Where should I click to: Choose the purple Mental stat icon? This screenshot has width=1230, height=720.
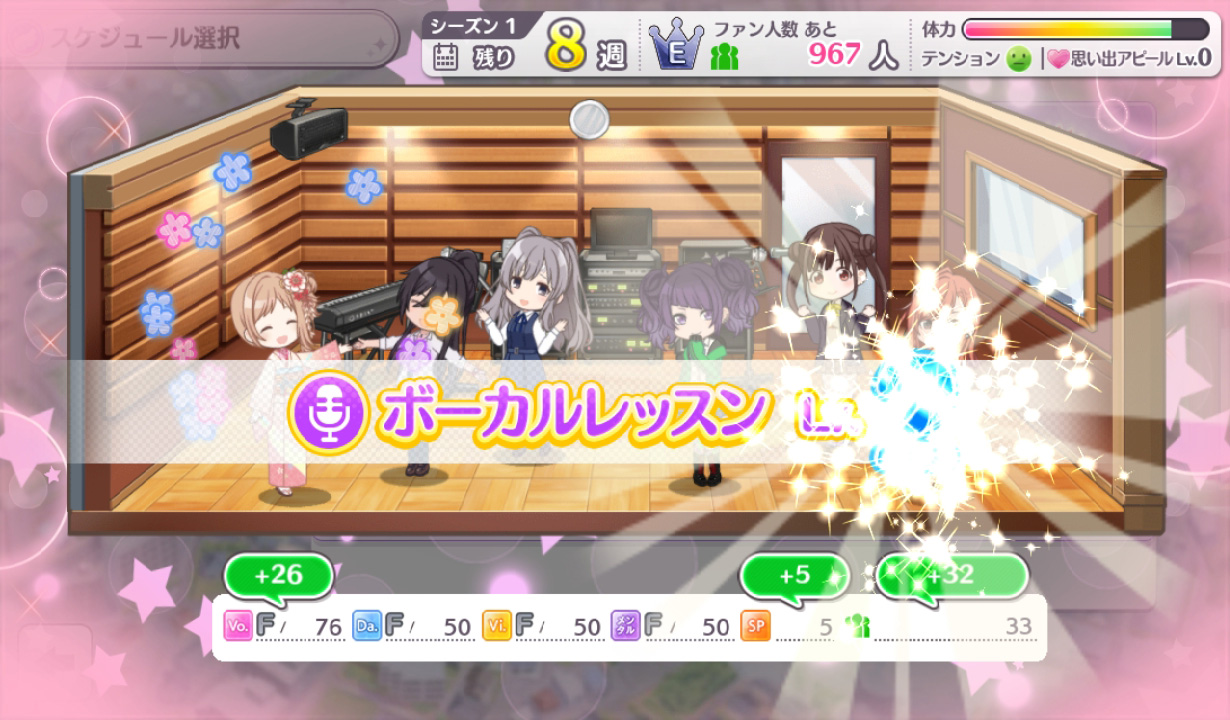tap(625, 626)
